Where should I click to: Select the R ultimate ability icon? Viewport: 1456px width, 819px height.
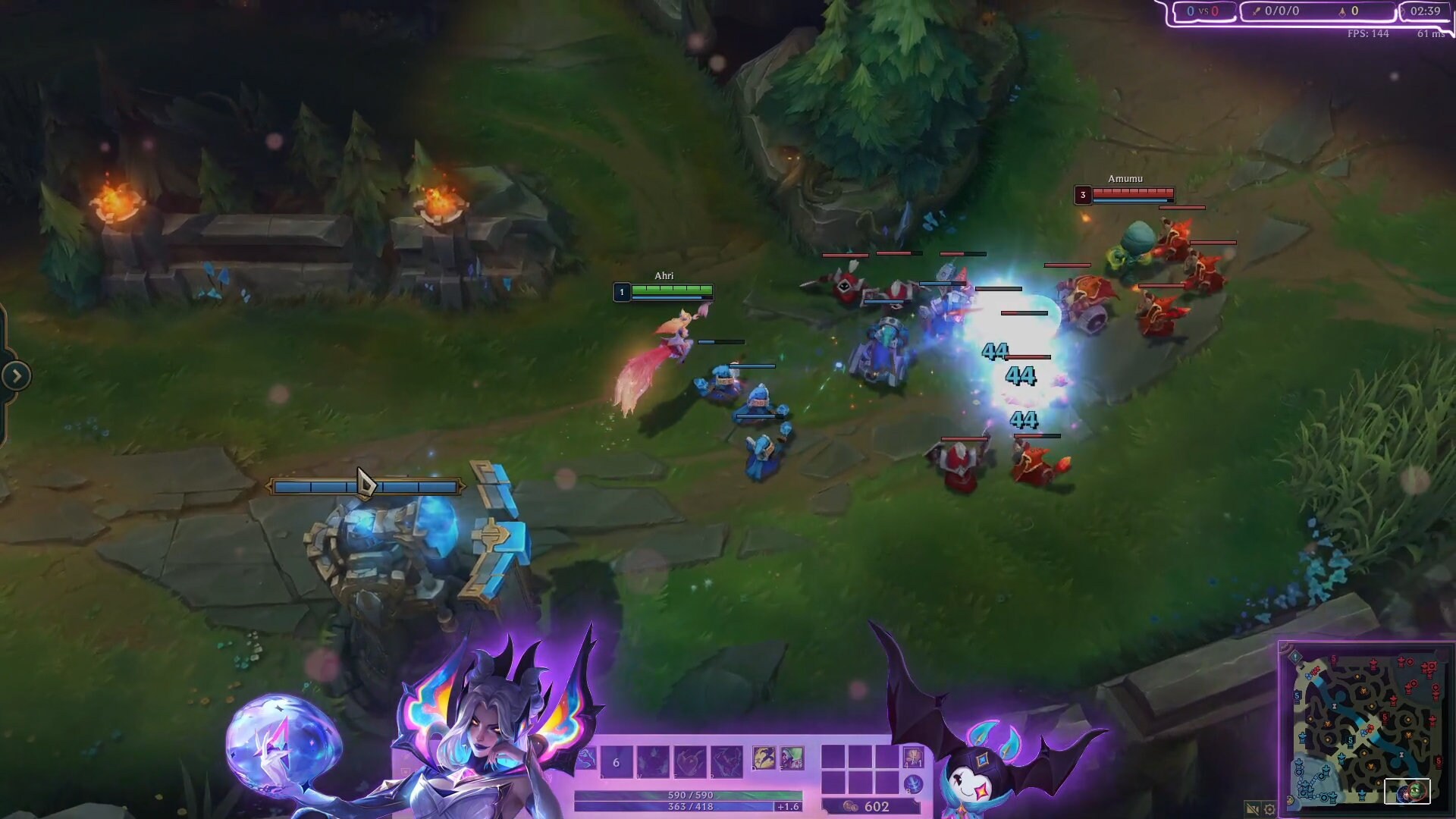726,762
